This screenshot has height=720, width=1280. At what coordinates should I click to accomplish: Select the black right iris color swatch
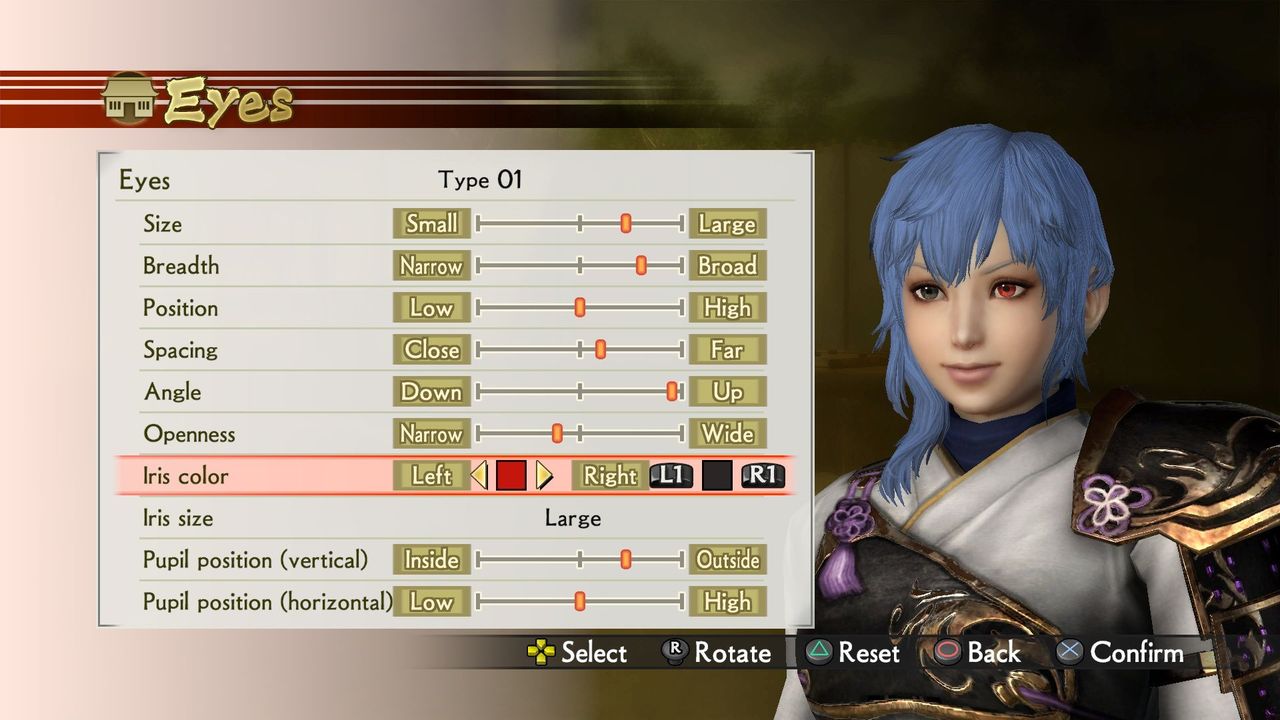coord(718,476)
